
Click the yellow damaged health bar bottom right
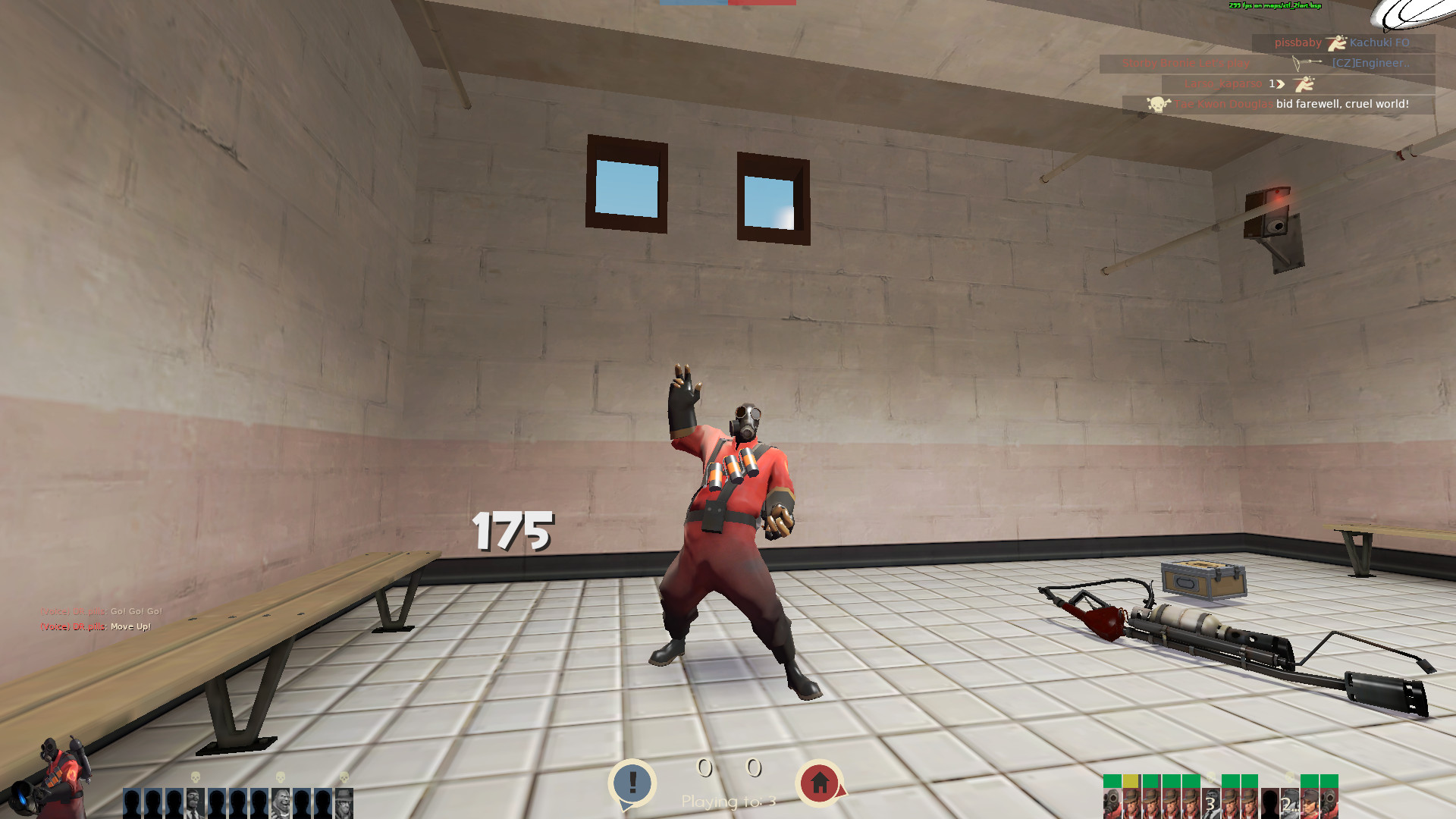(1131, 780)
